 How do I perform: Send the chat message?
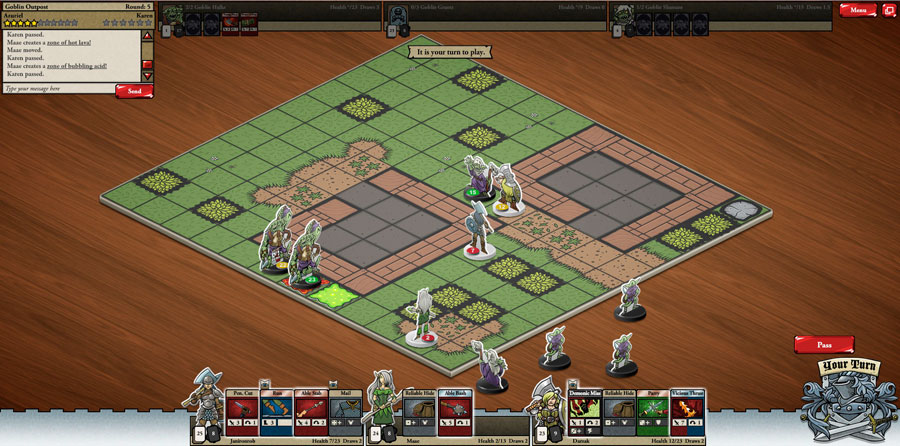[x=134, y=91]
